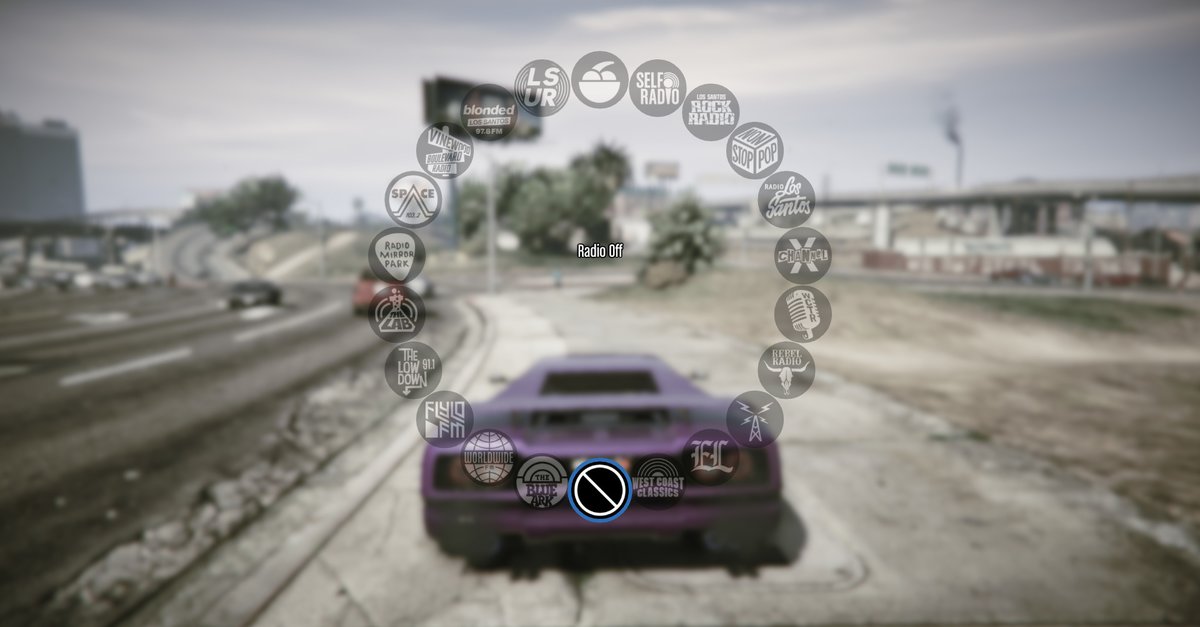The height and width of the screenshot is (627, 1200).
Task: Switch to the Blue Ark station
Action: tap(542, 482)
